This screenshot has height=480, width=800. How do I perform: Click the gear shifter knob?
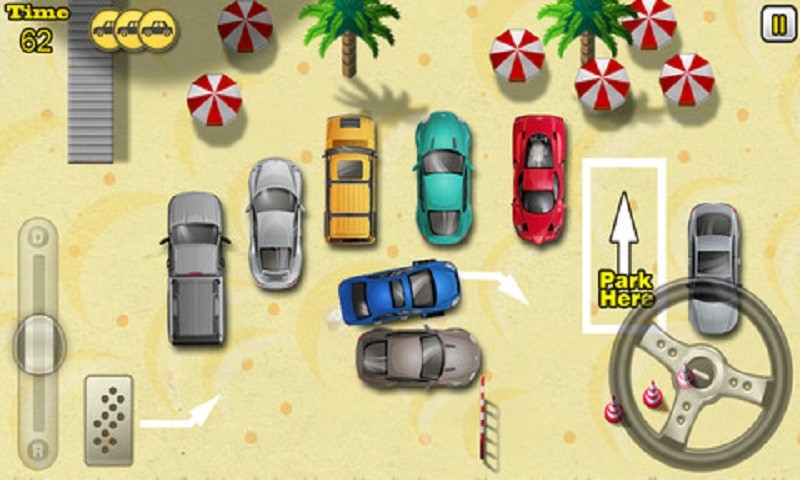click(x=39, y=343)
